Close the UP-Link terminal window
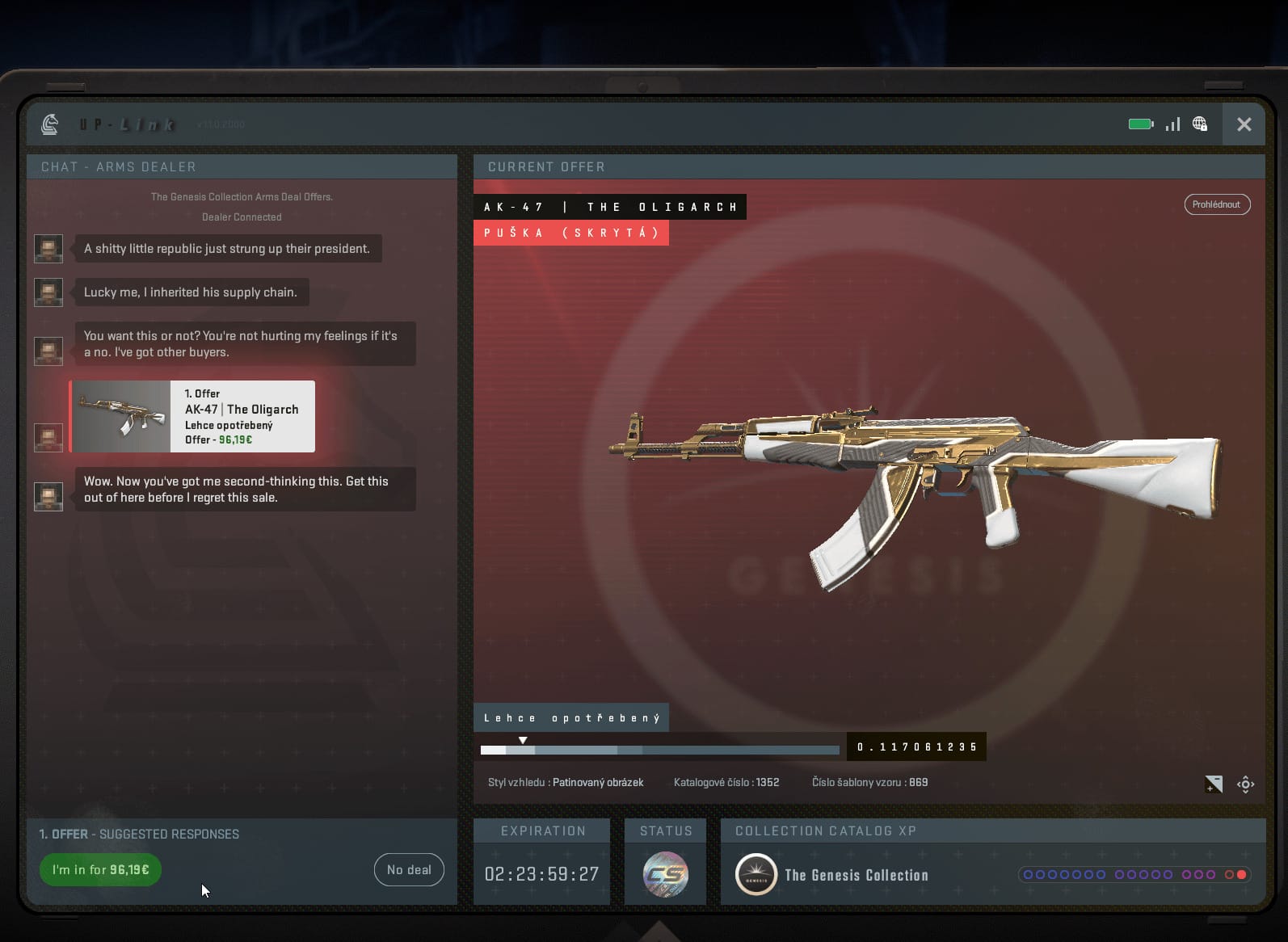The height and width of the screenshot is (942, 1288). pos(1244,124)
